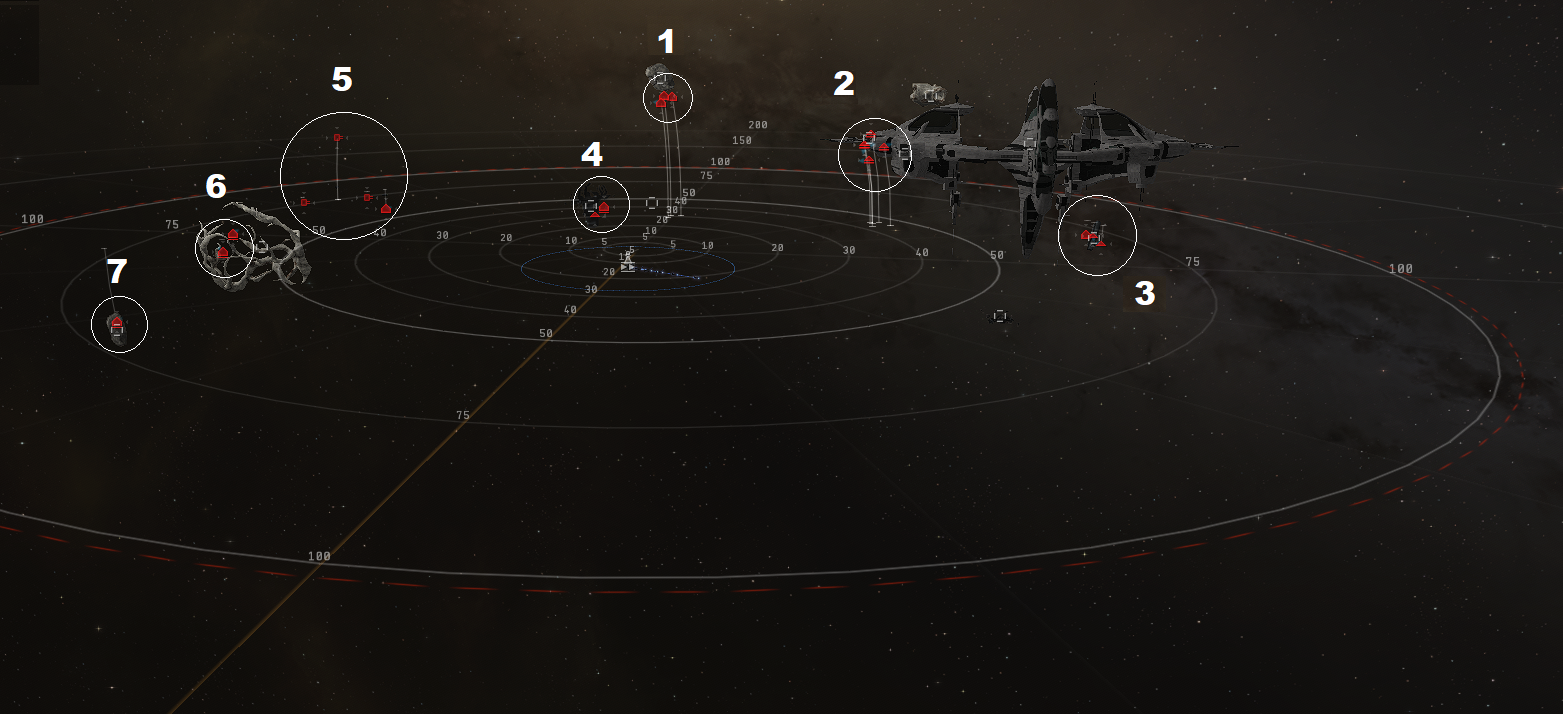Select your own ship marker at the range rings' center
Image resolution: width=1563 pixels, height=714 pixels.
[627, 266]
